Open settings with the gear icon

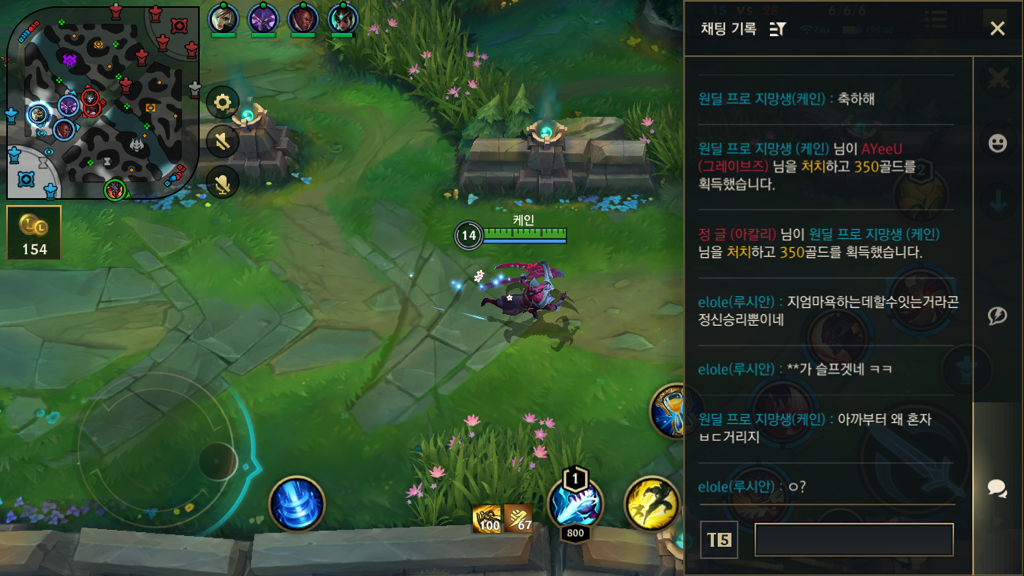click(x=222, y=101)
